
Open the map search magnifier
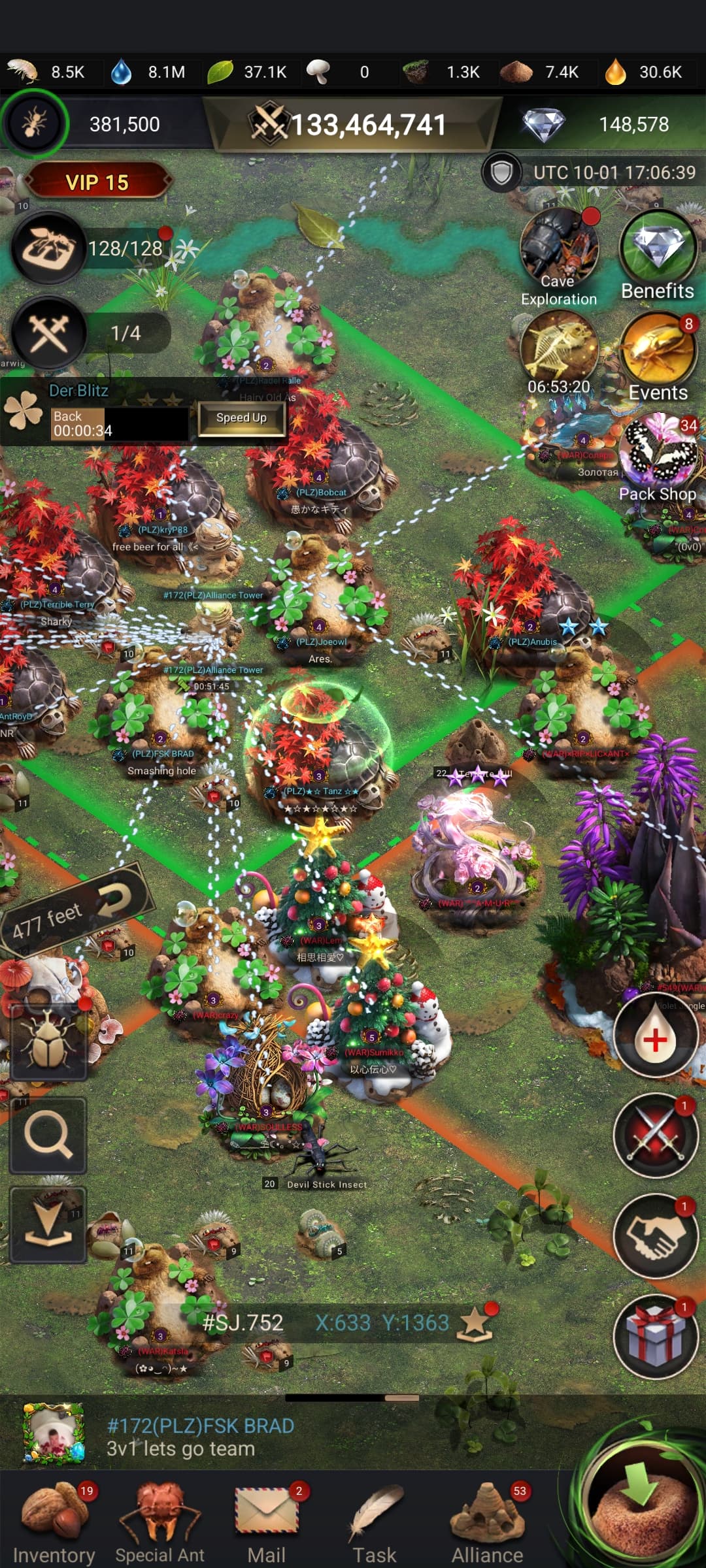pos(48,1136)
